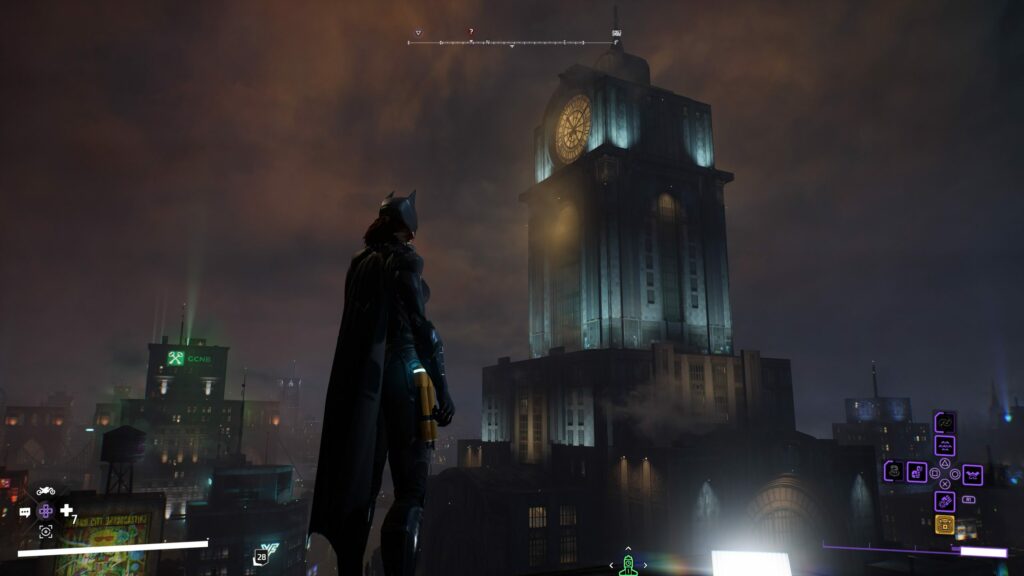Use the health pack plus icon

tap(66, 511)
